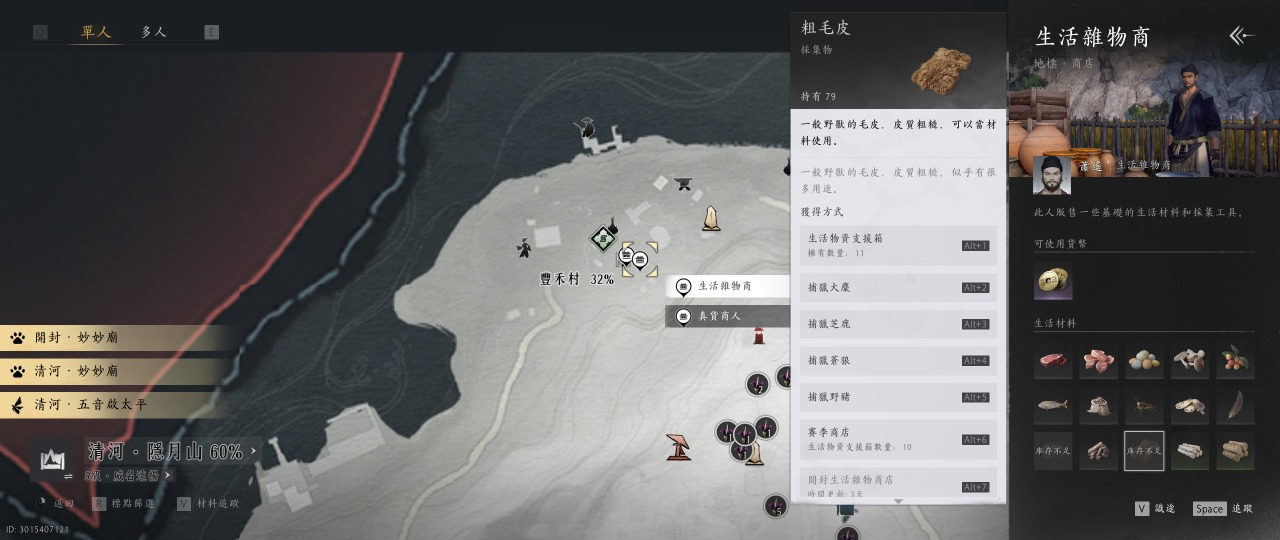Image resolution: width=1280 pixels, height=540 pixels.
Task: Close the 生活雜物商 panel with back arrow
Action: (1241, 37)
